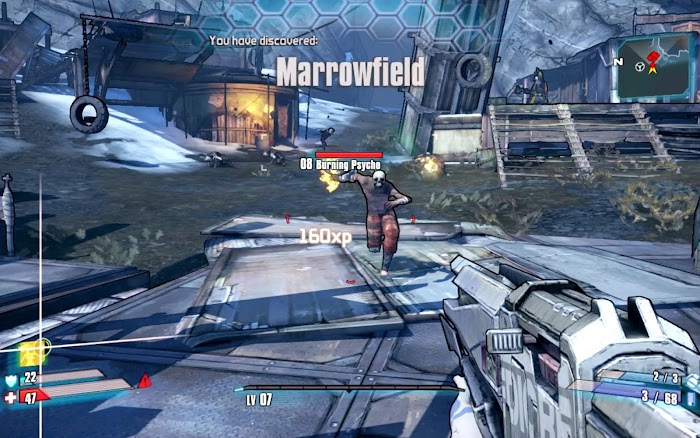The height and width of the screenshot is (438, 700).
Task: Click the yellow glowing action skill icon
Action: pyautogui.click(x=29, y=352)
